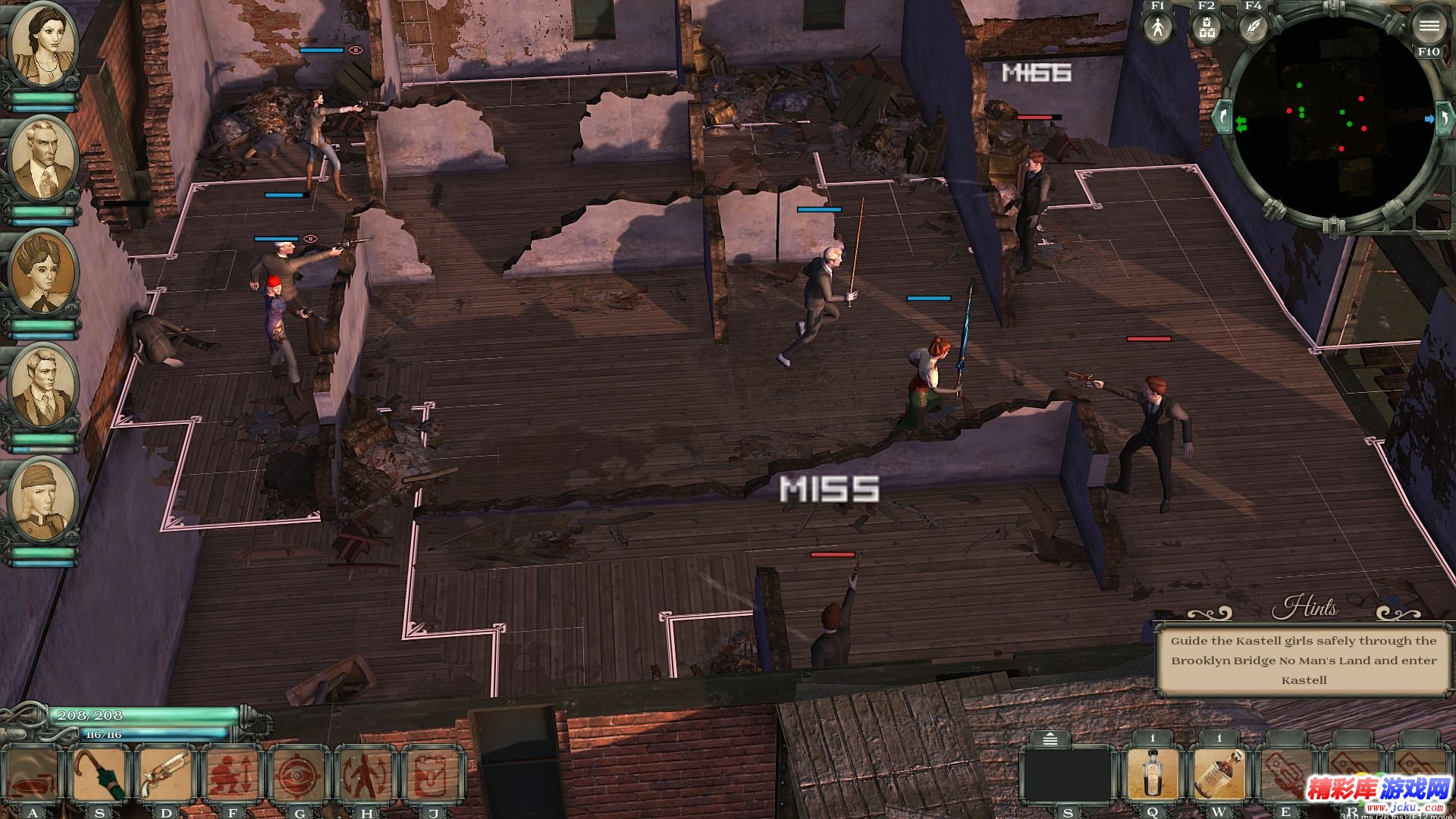The height and width of the screenshot is (819, 1456).
Task: Use the brown whiskey bottle item
Action: pos(1219,773)
